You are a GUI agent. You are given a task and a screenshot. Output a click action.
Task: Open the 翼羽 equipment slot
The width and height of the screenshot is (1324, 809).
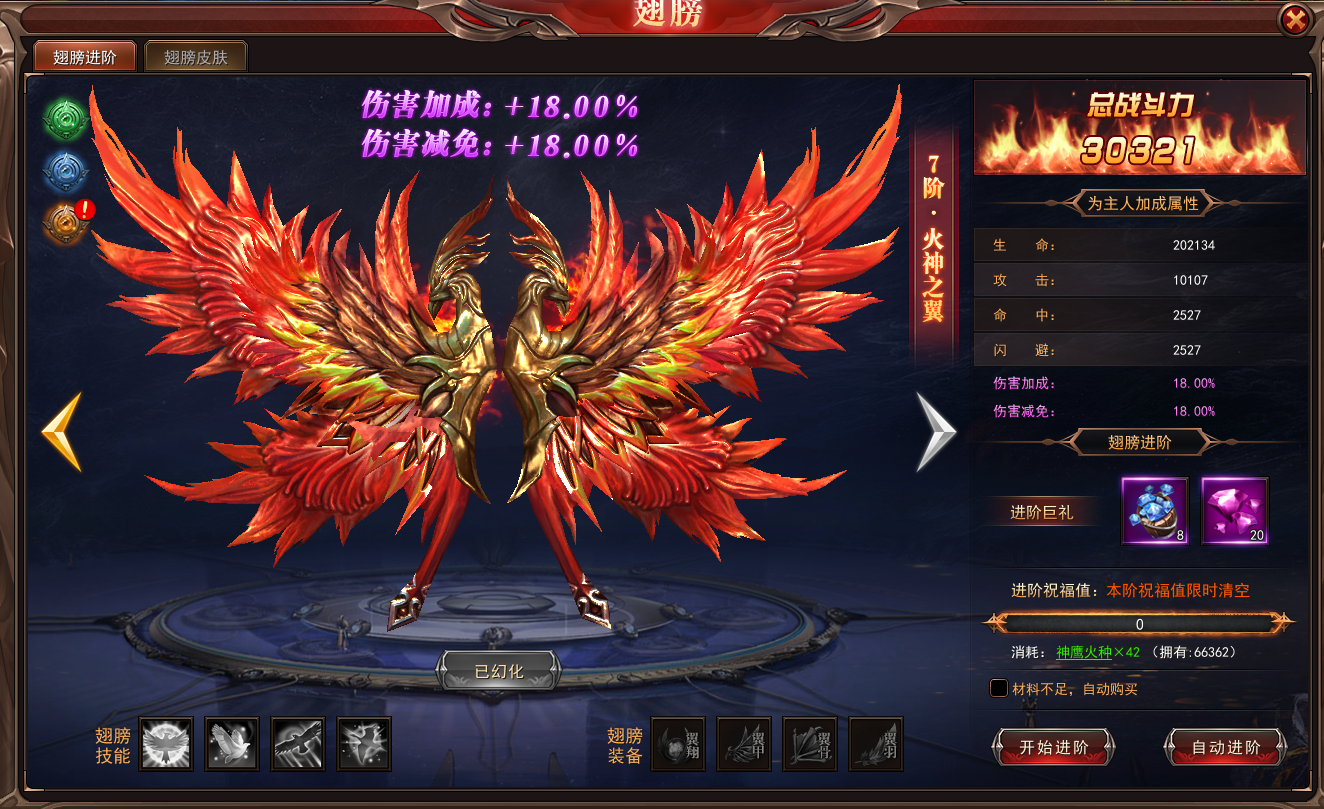(876, 743)
